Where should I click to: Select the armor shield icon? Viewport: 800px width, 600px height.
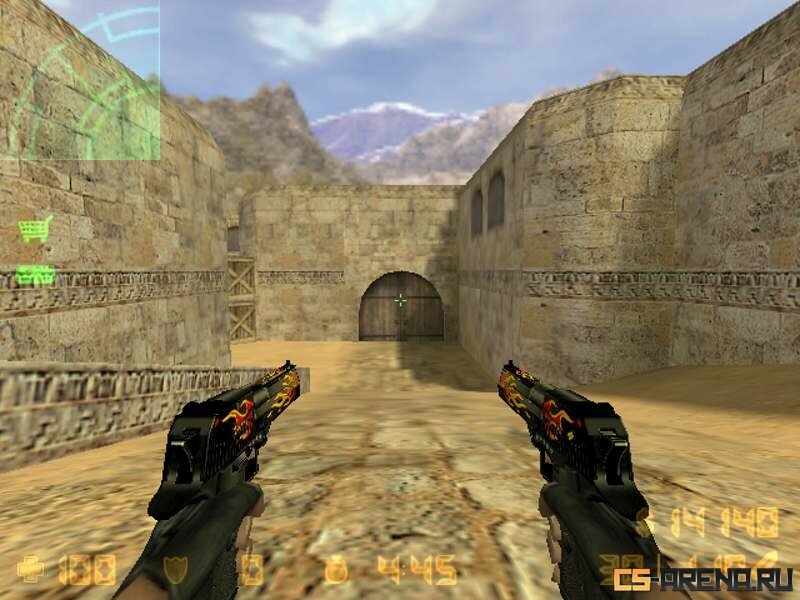175,571
